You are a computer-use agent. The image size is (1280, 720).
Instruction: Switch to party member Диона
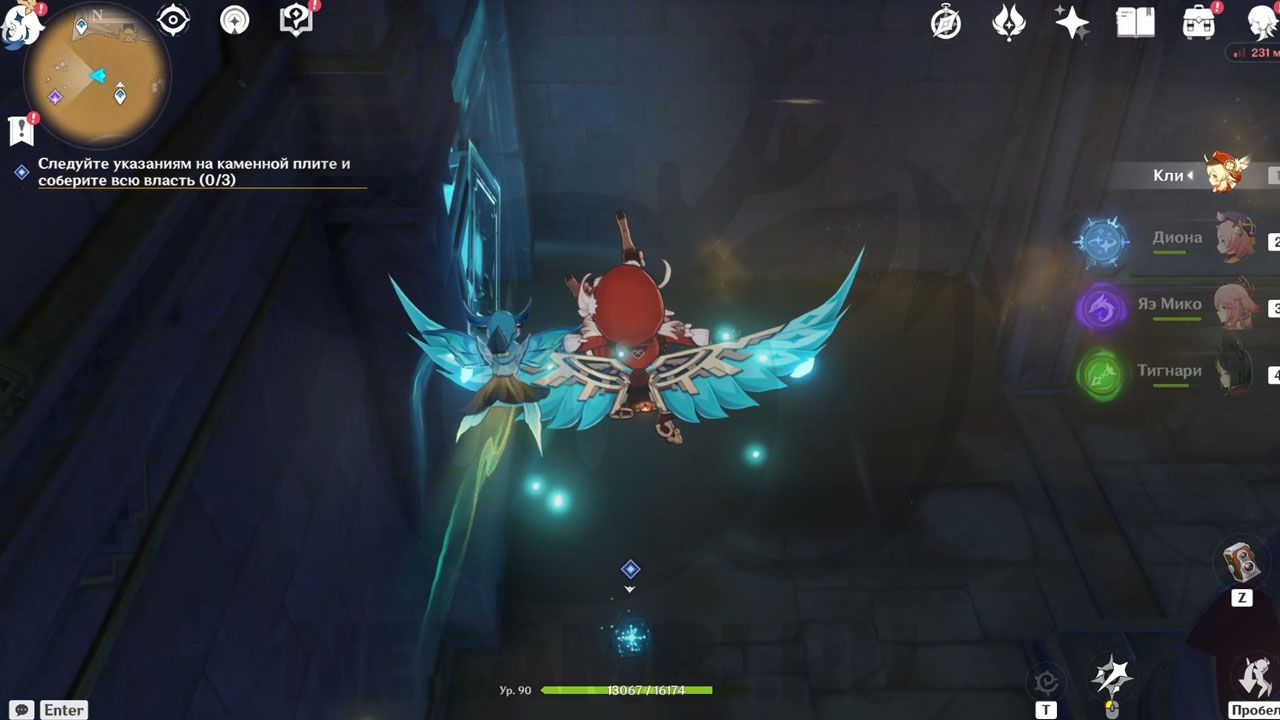pos(1178,238)
